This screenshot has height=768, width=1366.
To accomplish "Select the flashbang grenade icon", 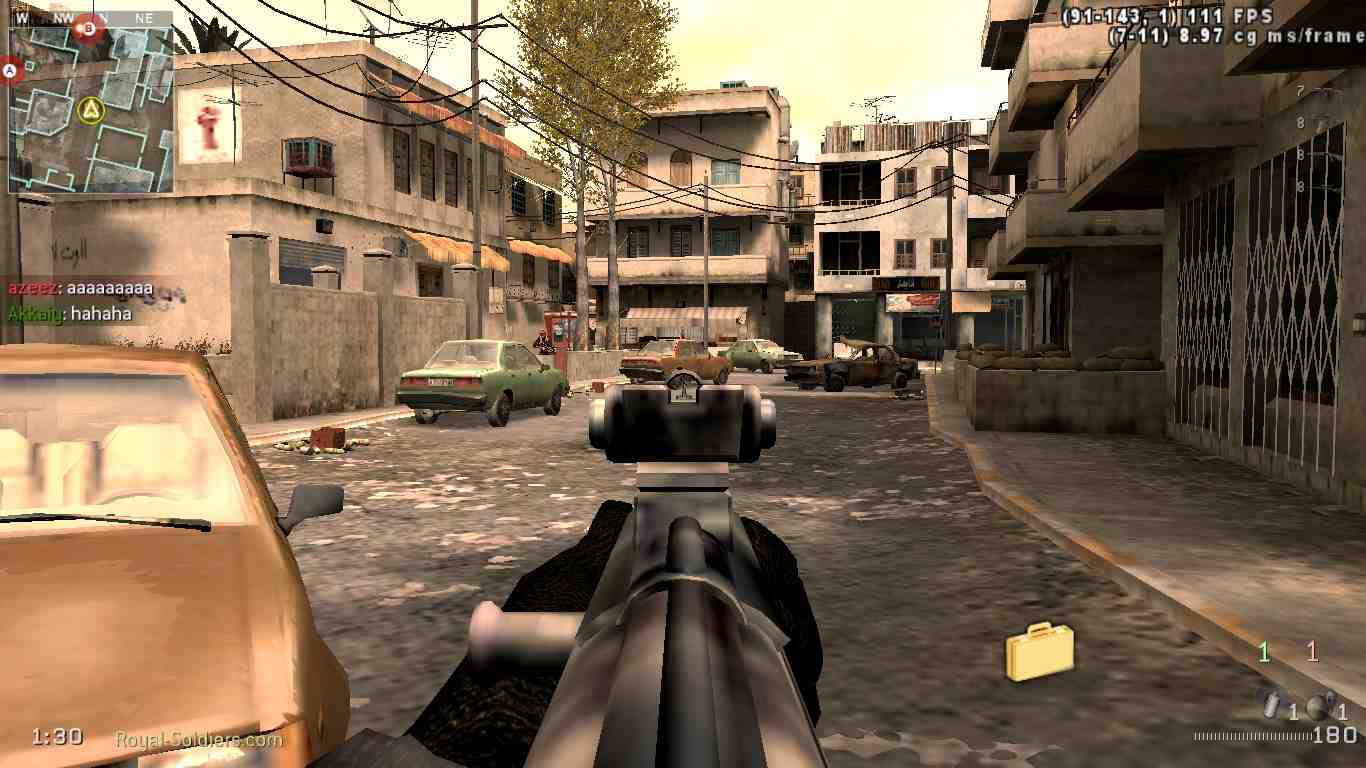I will [x=1270, y=706].
